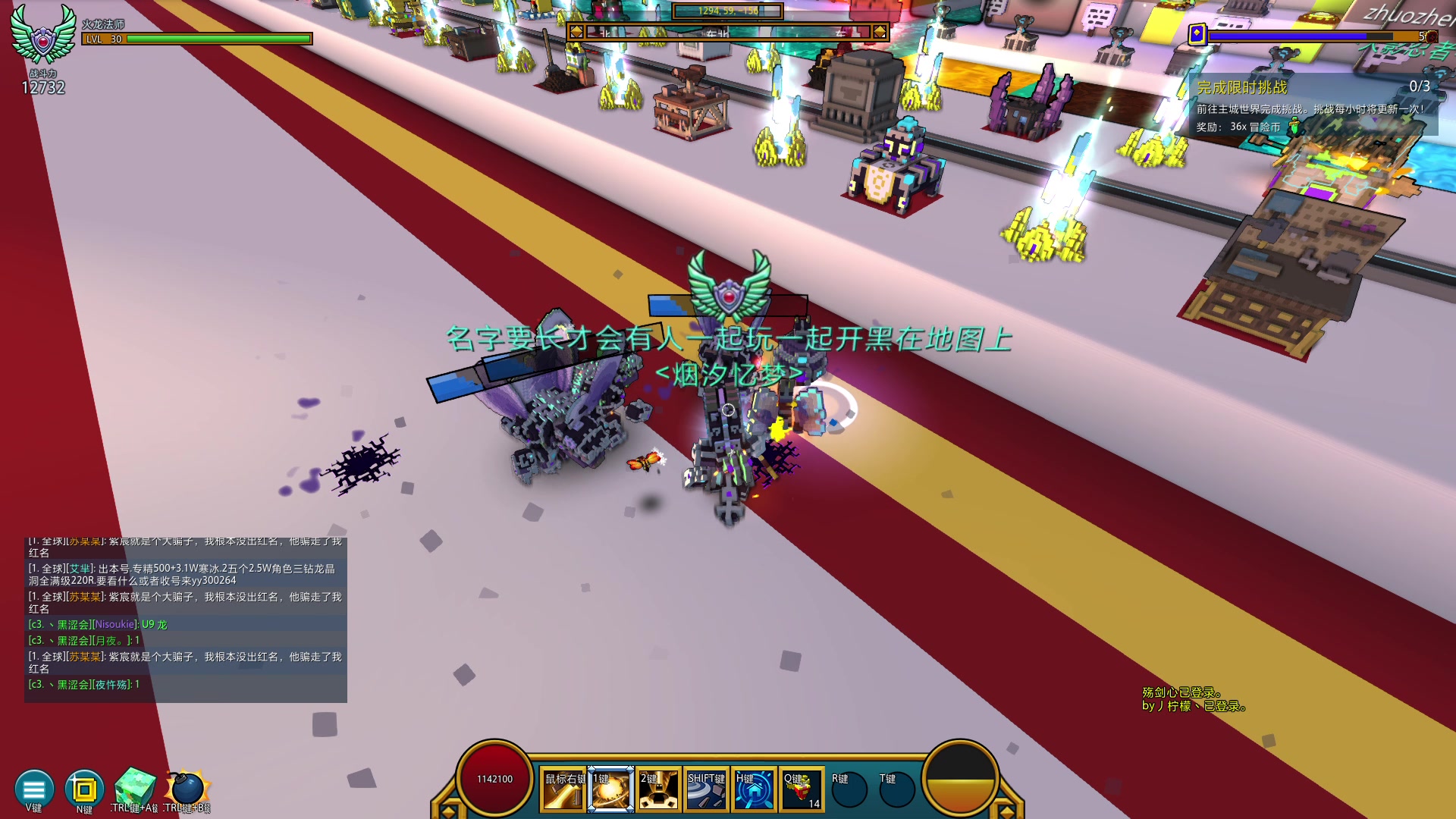Trigger the golden pillar ultimate ability
The image size is (1456, 819).
click(658, 790)
